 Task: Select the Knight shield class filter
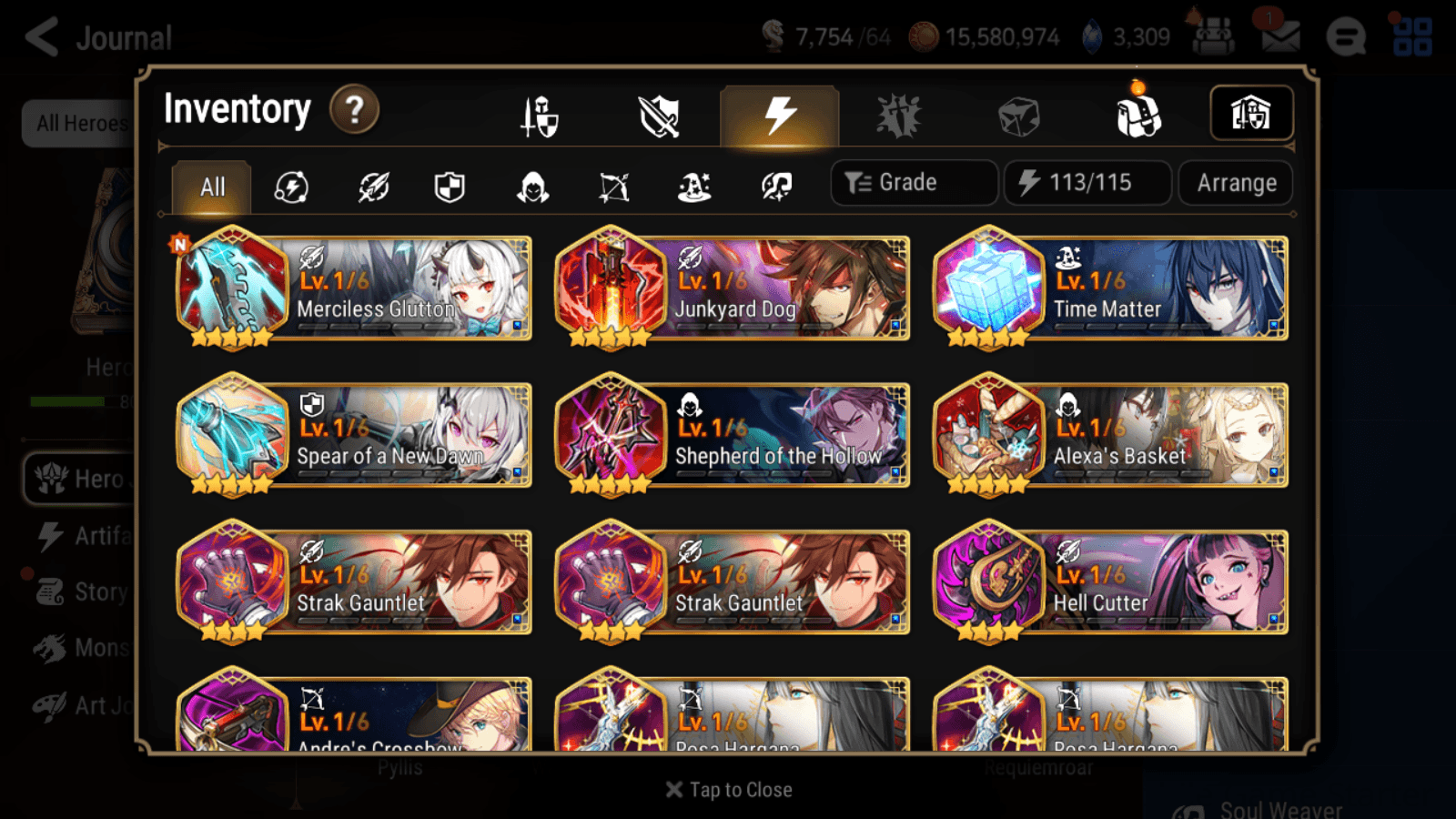coord(450,187)
